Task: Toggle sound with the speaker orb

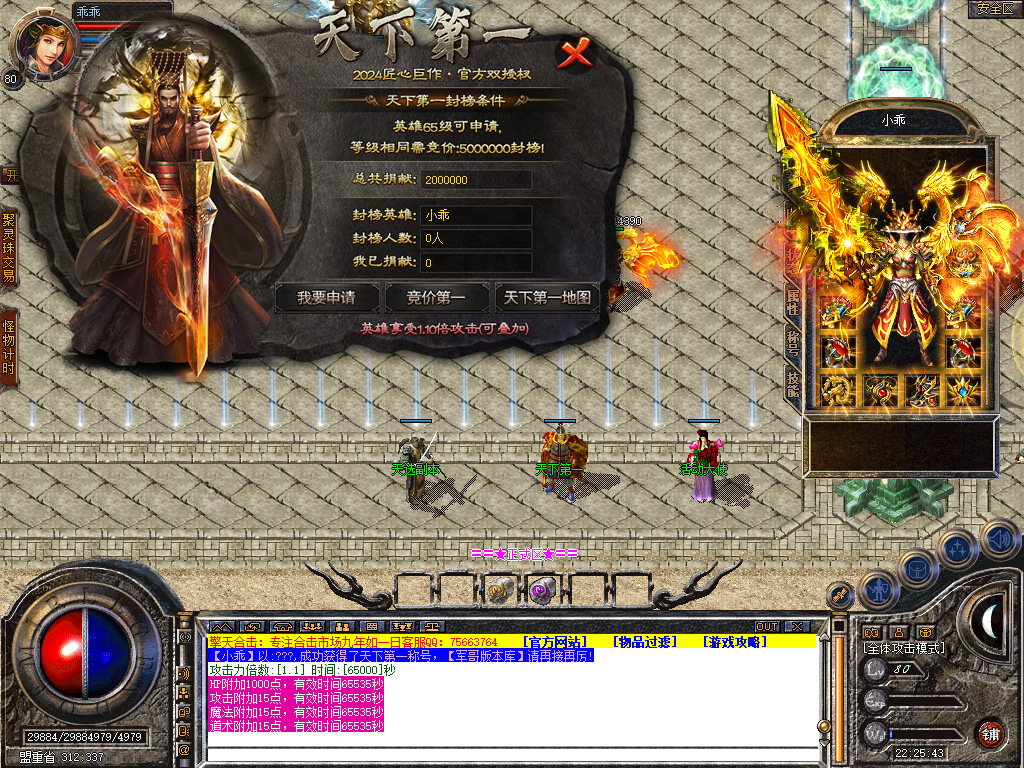Action: (x=999, y=539)
